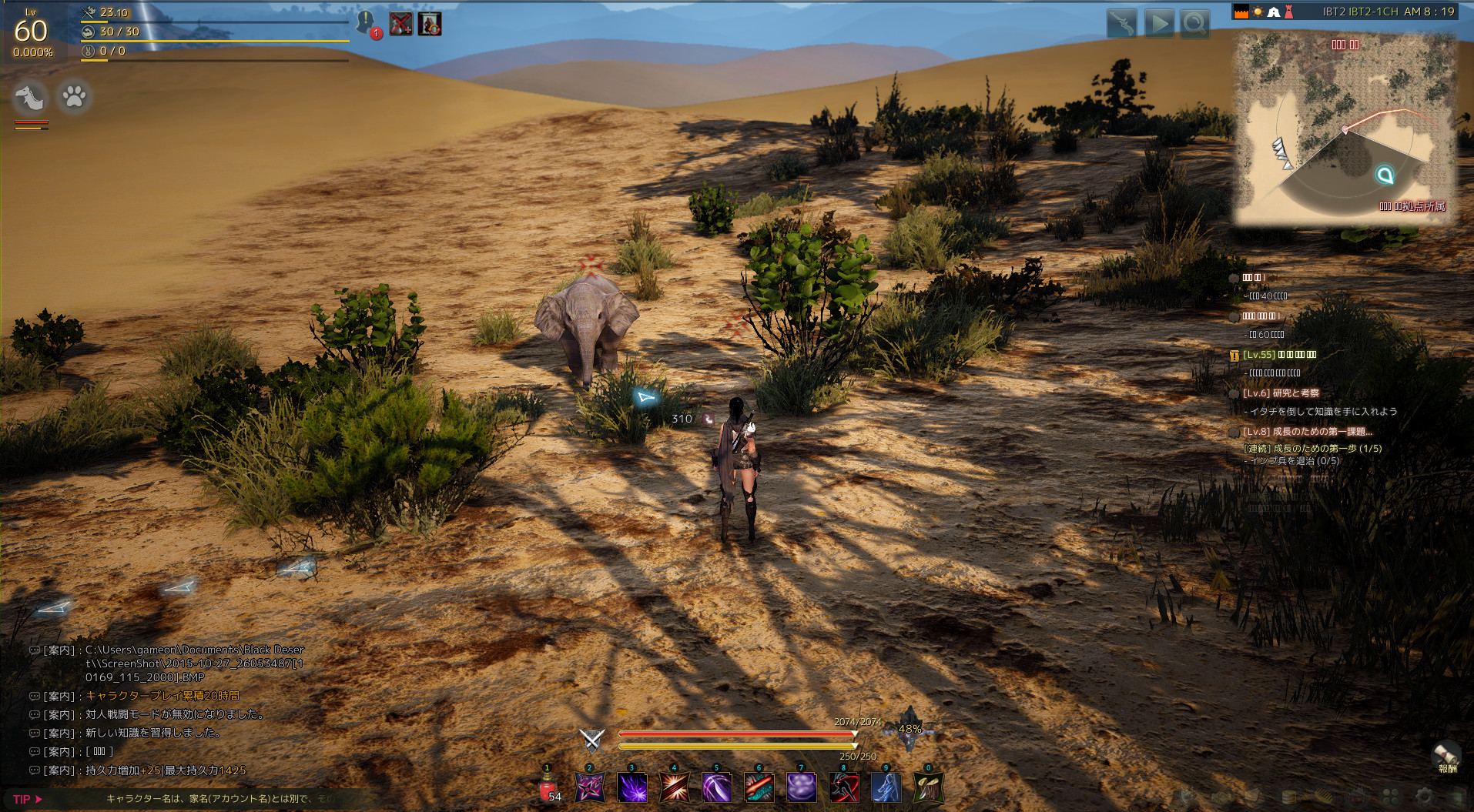Activate the blue ghost figure skill
The height and width of the screenshot is (812, 1474).
tap(886, 788)
